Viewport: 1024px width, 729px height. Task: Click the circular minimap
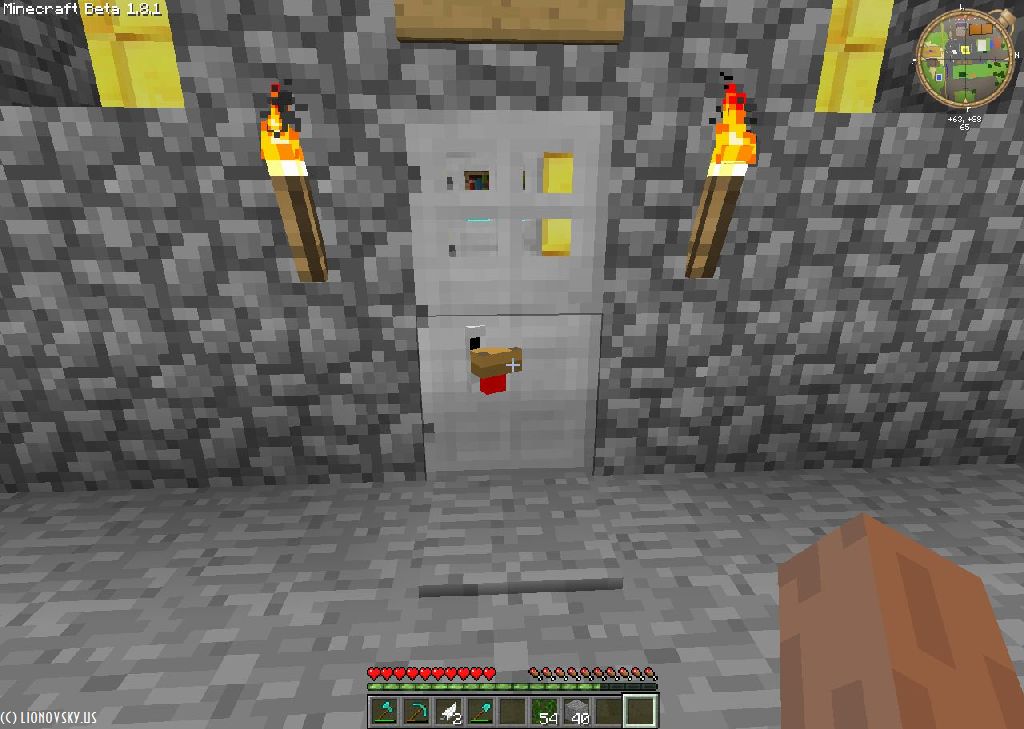[966, 58]
